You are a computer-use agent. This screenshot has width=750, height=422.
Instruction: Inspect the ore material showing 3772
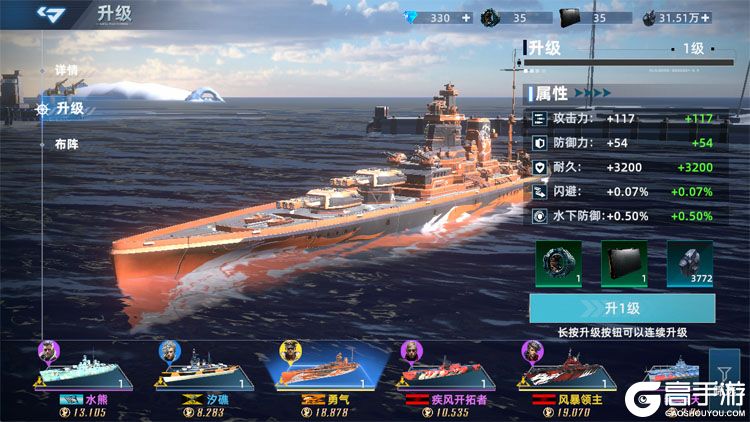tap(690, 263)
